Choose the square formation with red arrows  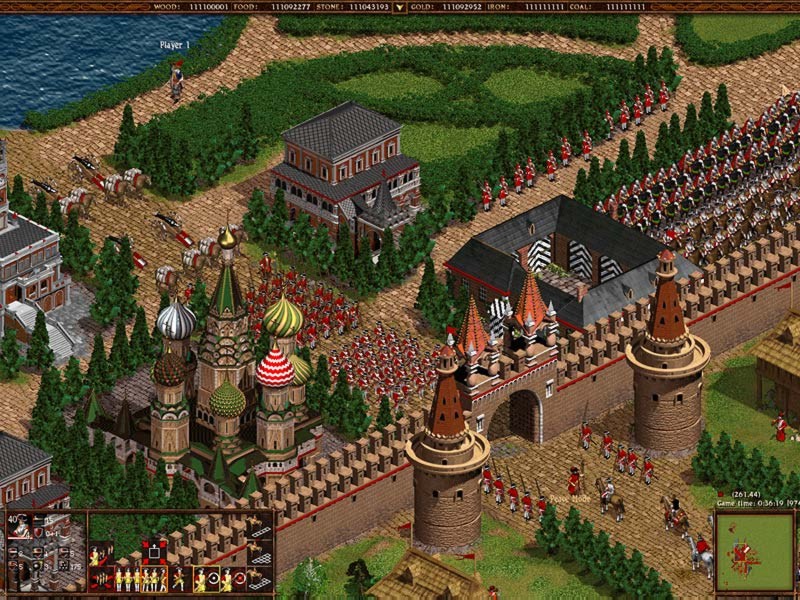(154, 553)
